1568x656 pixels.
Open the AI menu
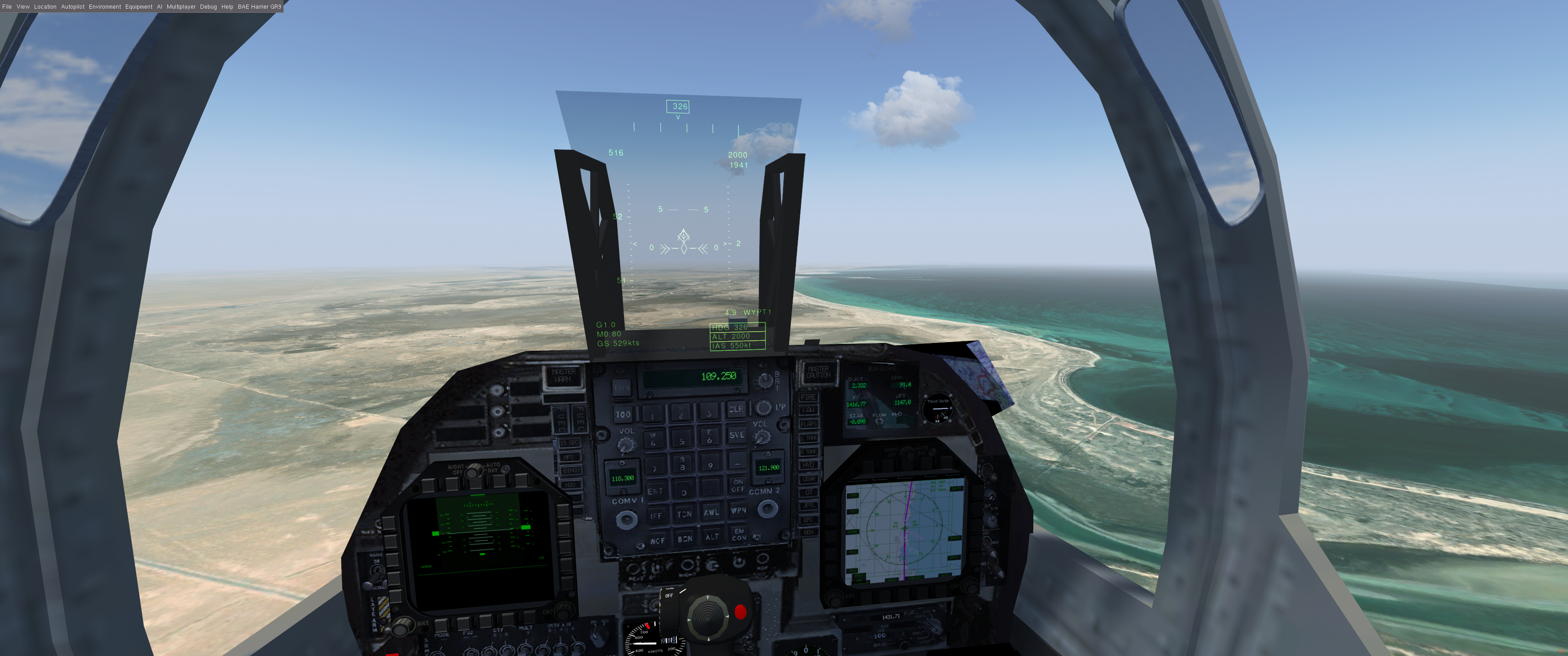tap(160, 7)
